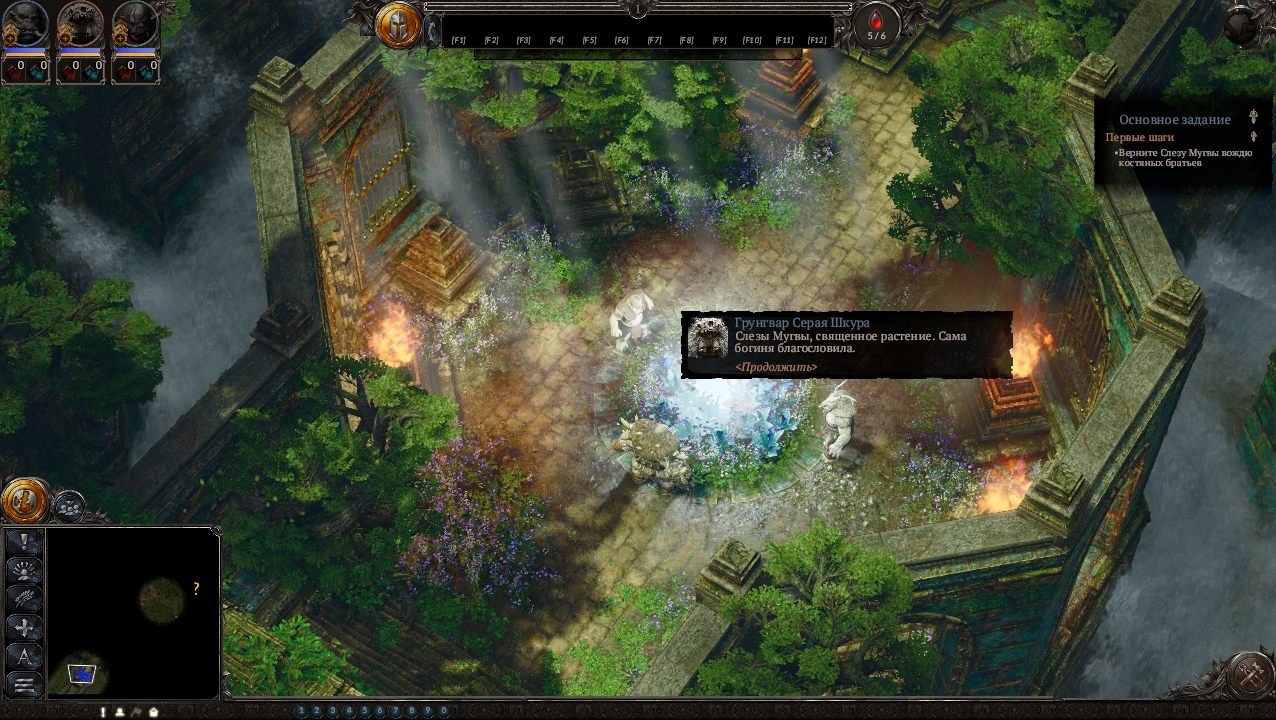Image resolution: width=1276 pixels, height=720 pixels.
Task: Open the three-bar menu button
Action: [24, 684]
